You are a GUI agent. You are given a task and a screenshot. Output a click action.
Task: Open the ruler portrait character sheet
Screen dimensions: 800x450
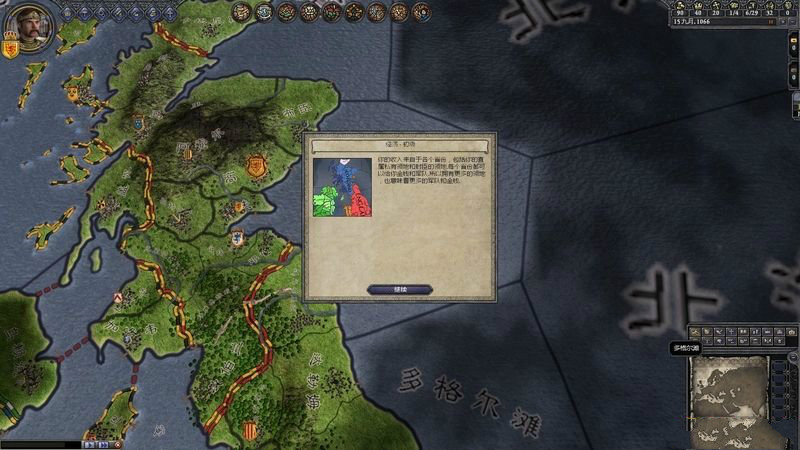(31, 26)
